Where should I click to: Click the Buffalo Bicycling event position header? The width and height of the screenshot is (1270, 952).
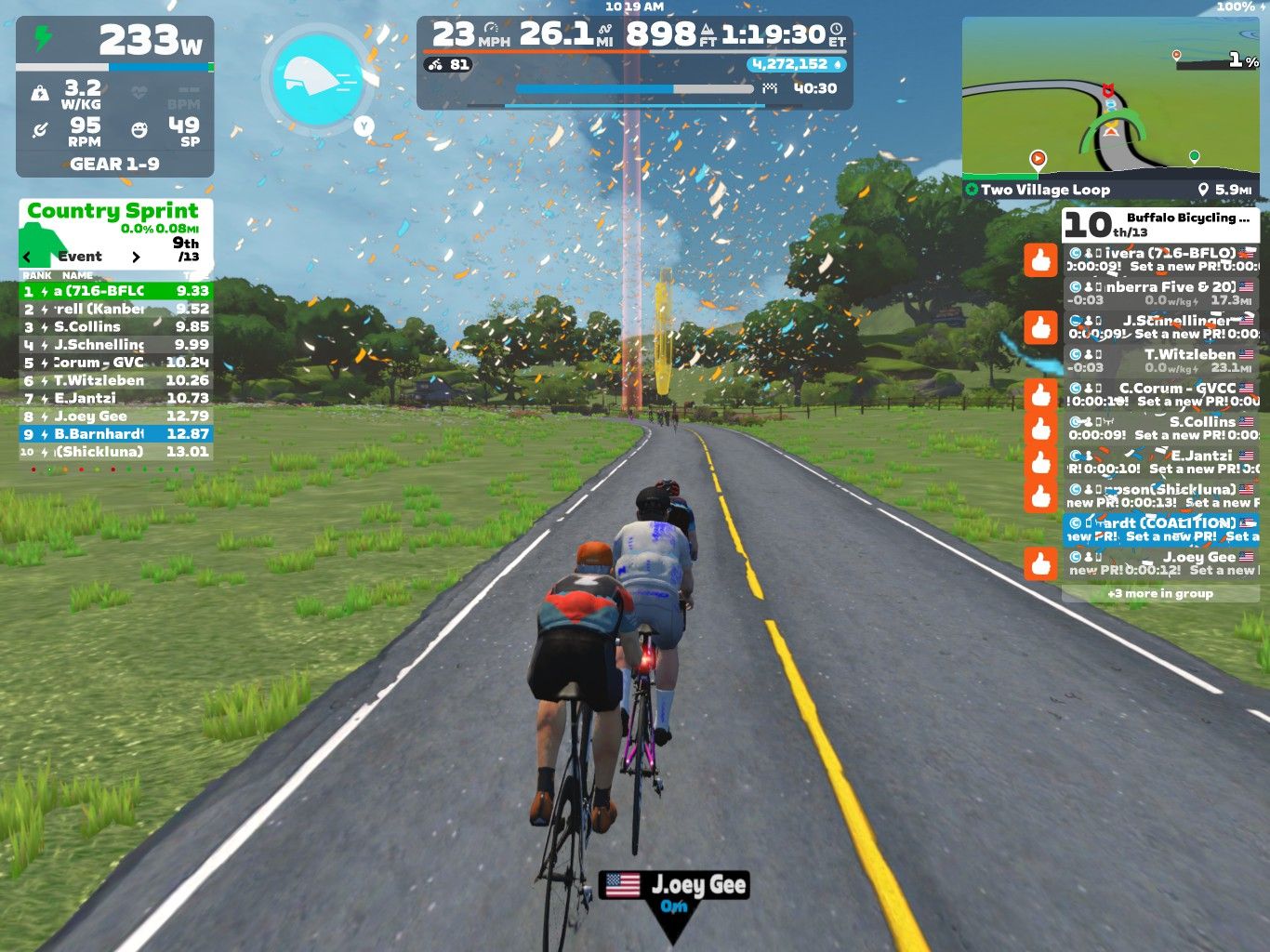(1160, 224)
